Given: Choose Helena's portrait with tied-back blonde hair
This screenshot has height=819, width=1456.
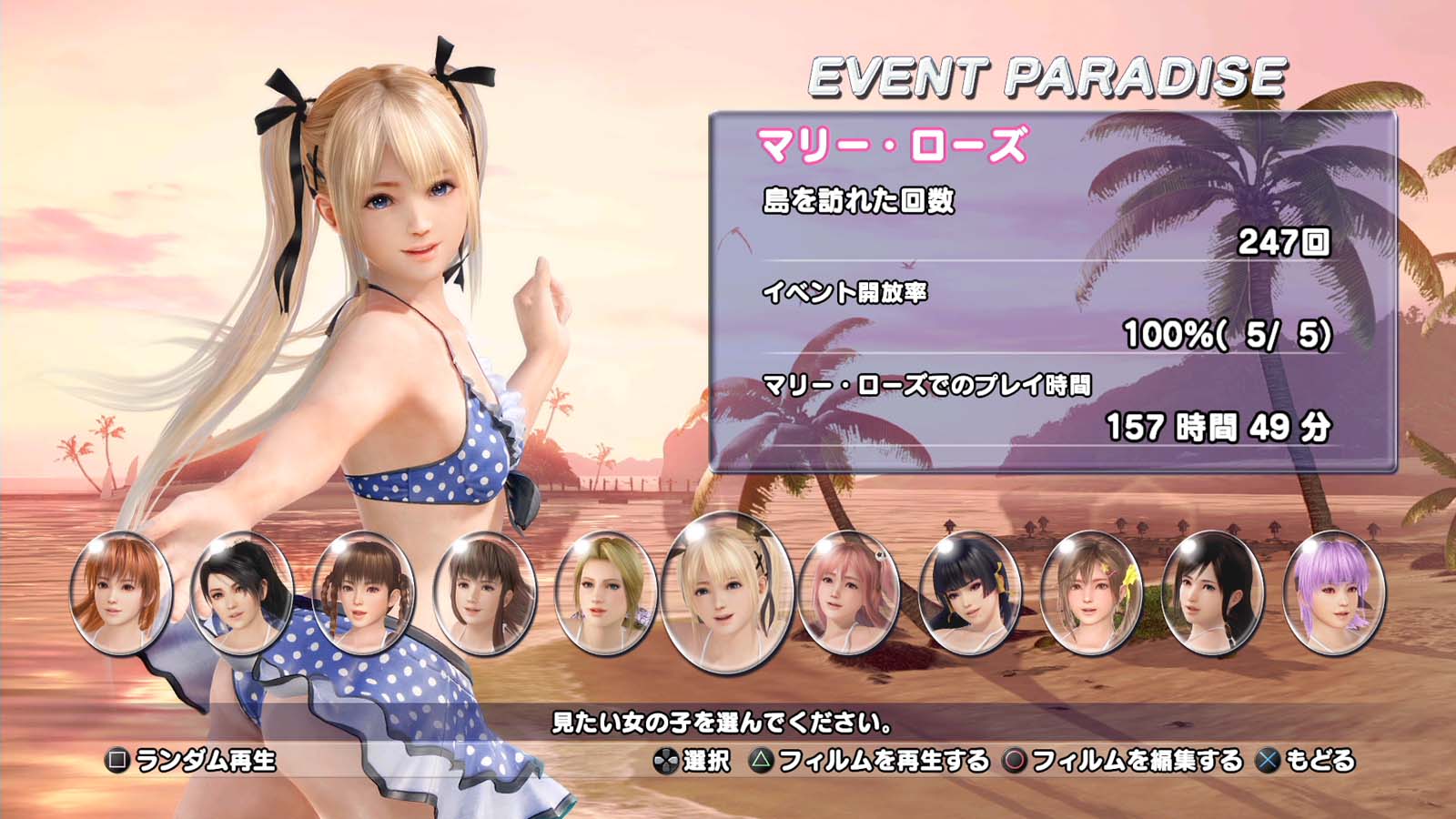Looking at the screenshot, I should tap(606, 592).
